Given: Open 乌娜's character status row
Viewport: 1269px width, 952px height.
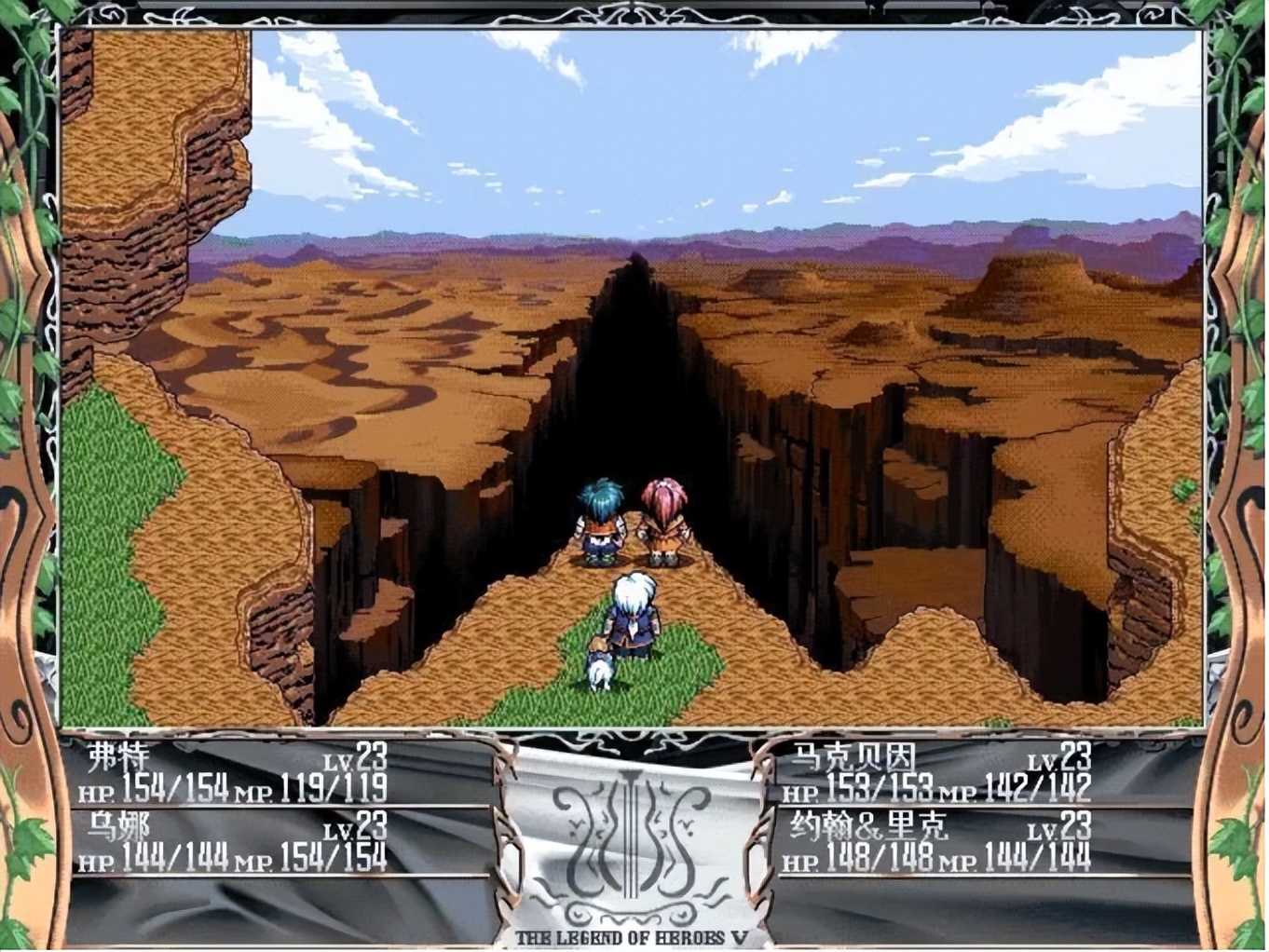Looking at the screenshot, I should (x=233, y=842).
